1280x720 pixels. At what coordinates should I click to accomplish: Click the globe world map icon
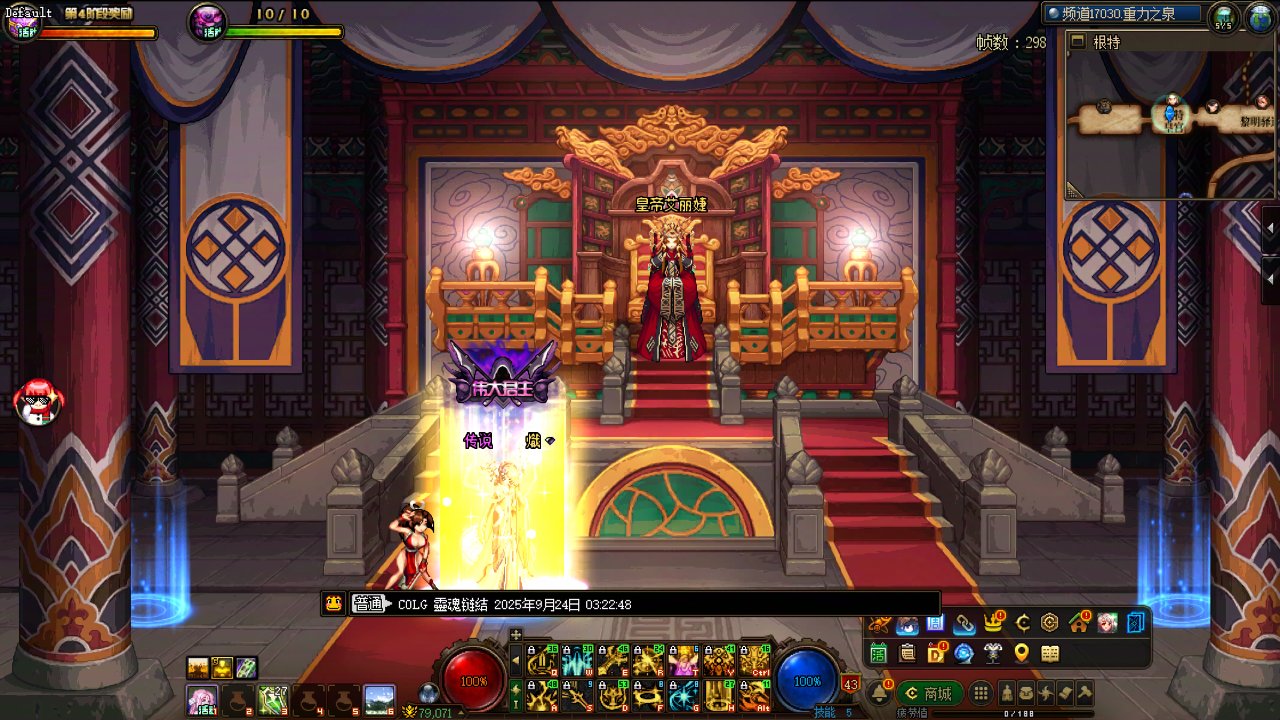1257,17
